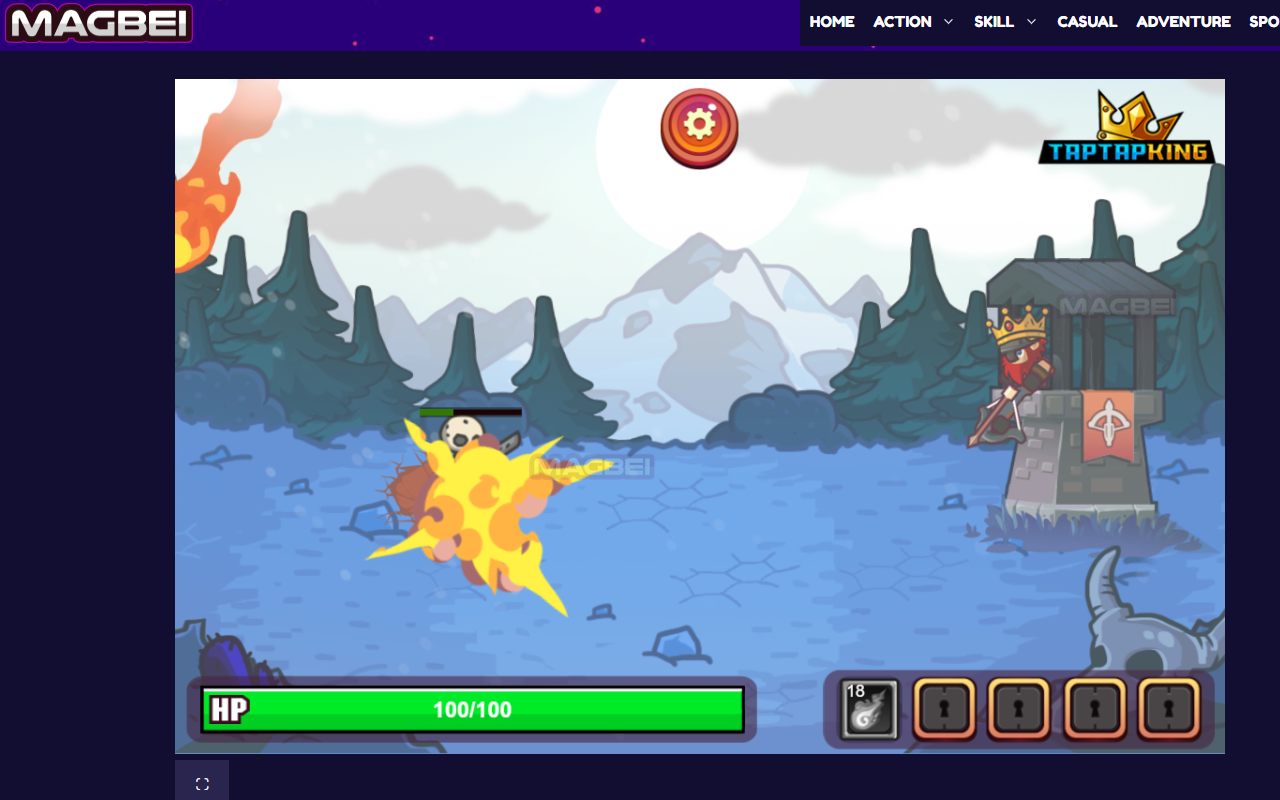Open the gear settings button
1280x800 pixels.
[699, 126]
